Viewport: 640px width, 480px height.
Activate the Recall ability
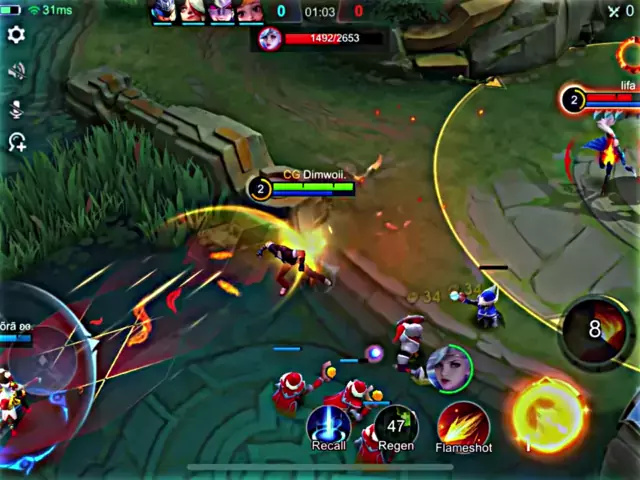328,424
